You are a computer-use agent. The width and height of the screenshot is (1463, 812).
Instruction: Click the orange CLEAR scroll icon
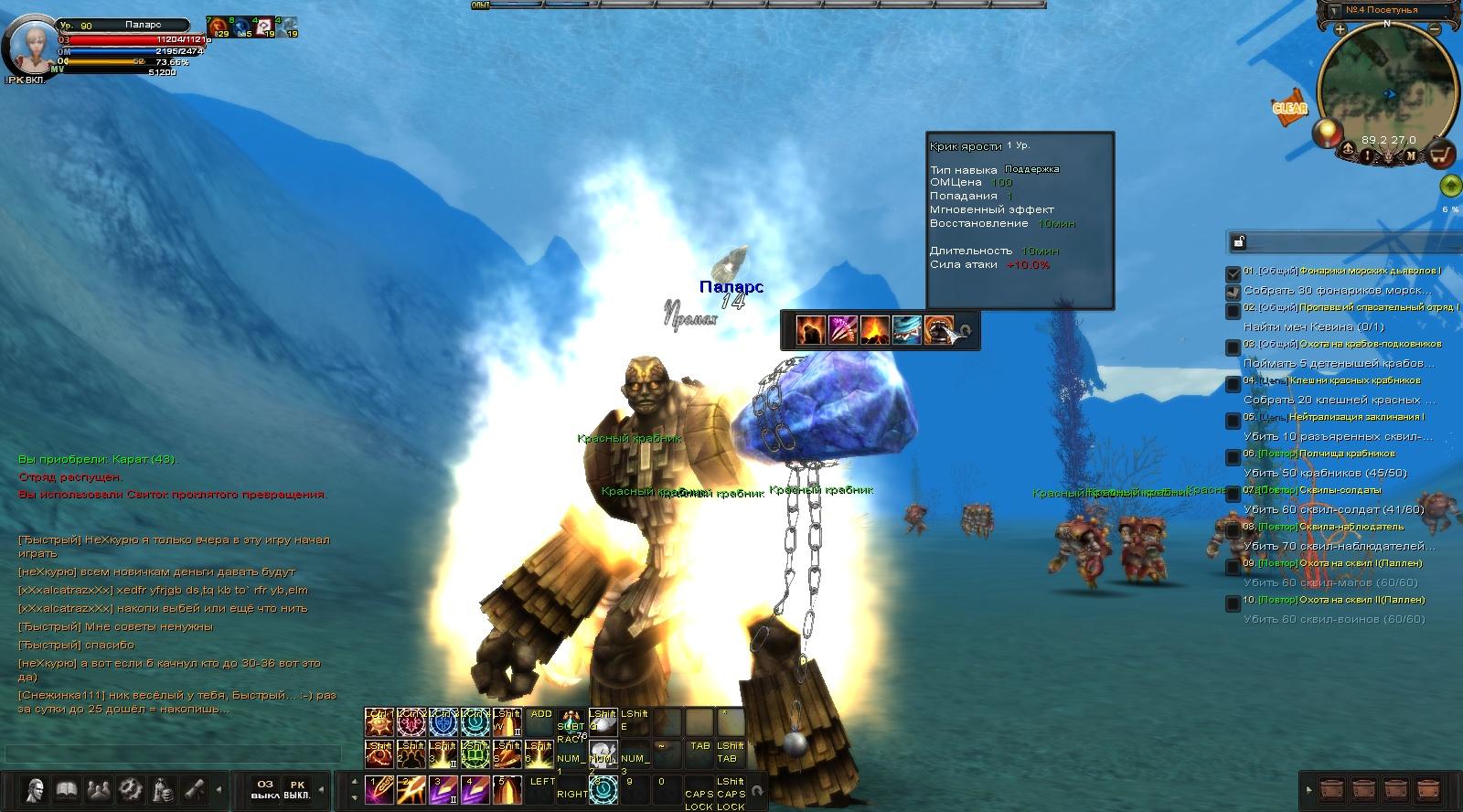click(x=1290, y=108)
